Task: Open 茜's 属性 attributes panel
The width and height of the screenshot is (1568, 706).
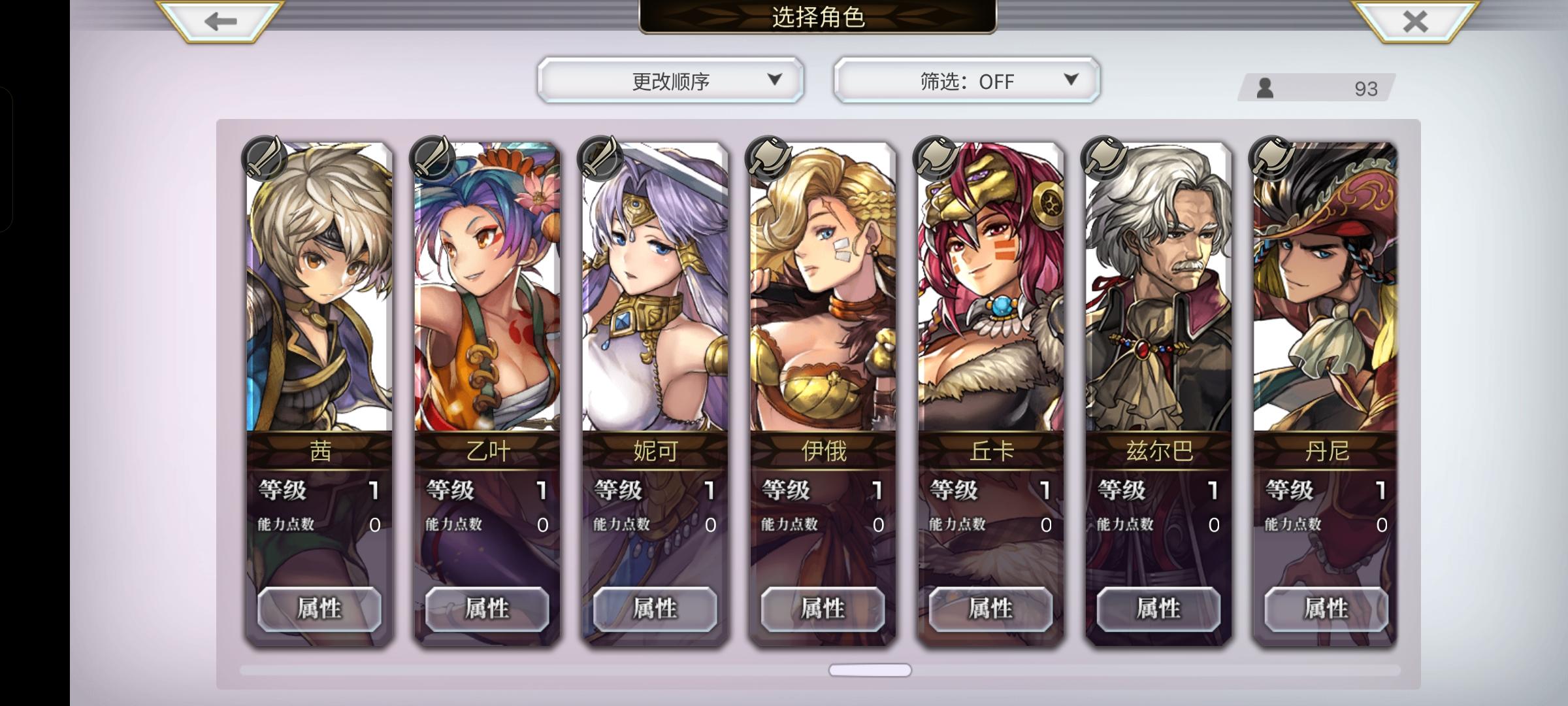Action: point(319,609)
